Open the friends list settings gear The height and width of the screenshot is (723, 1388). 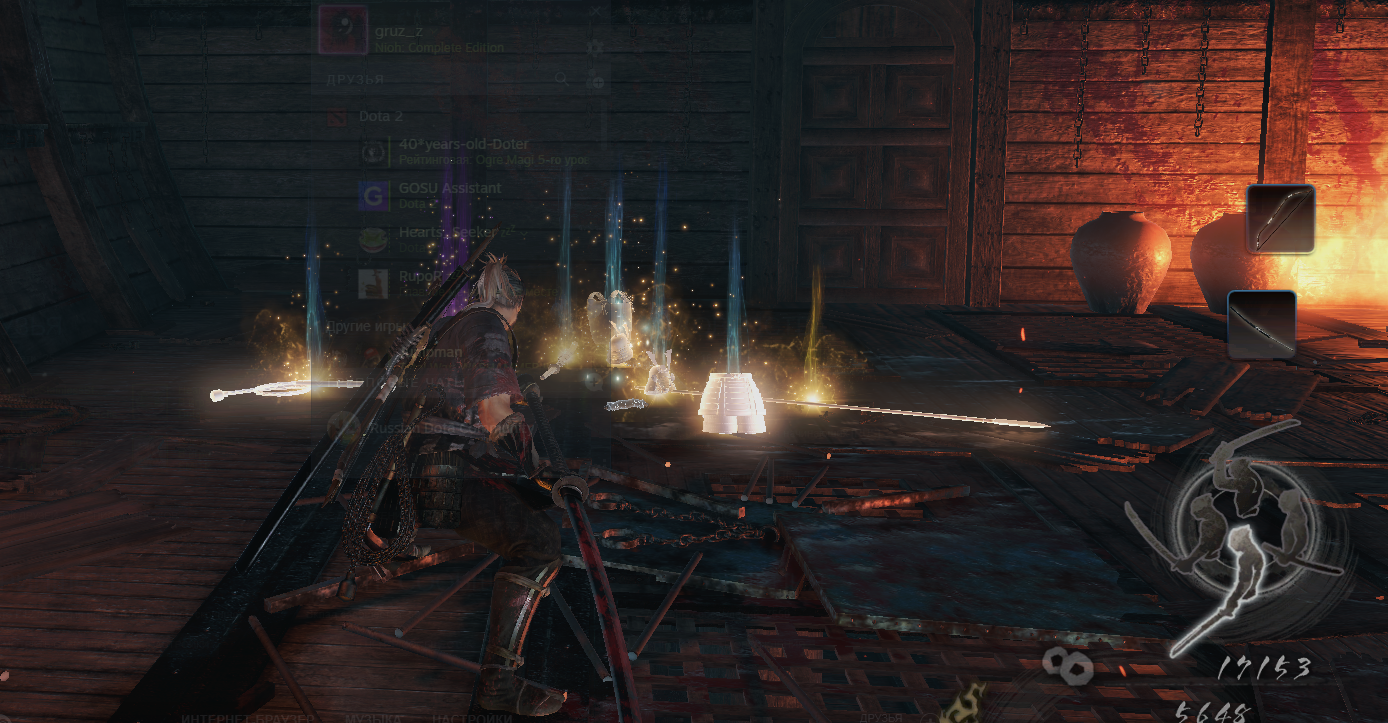coord(596,47)
